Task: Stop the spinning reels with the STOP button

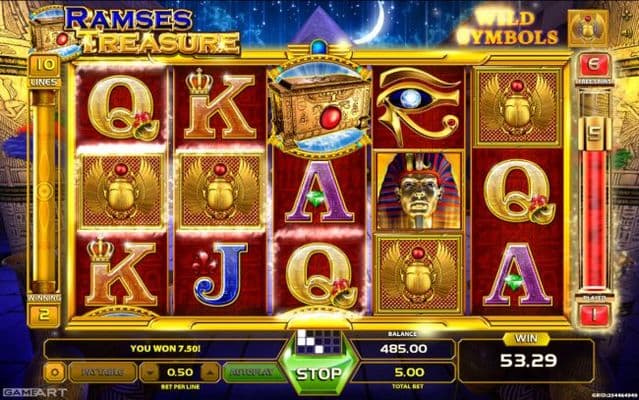Action: [x=317, y=375]
